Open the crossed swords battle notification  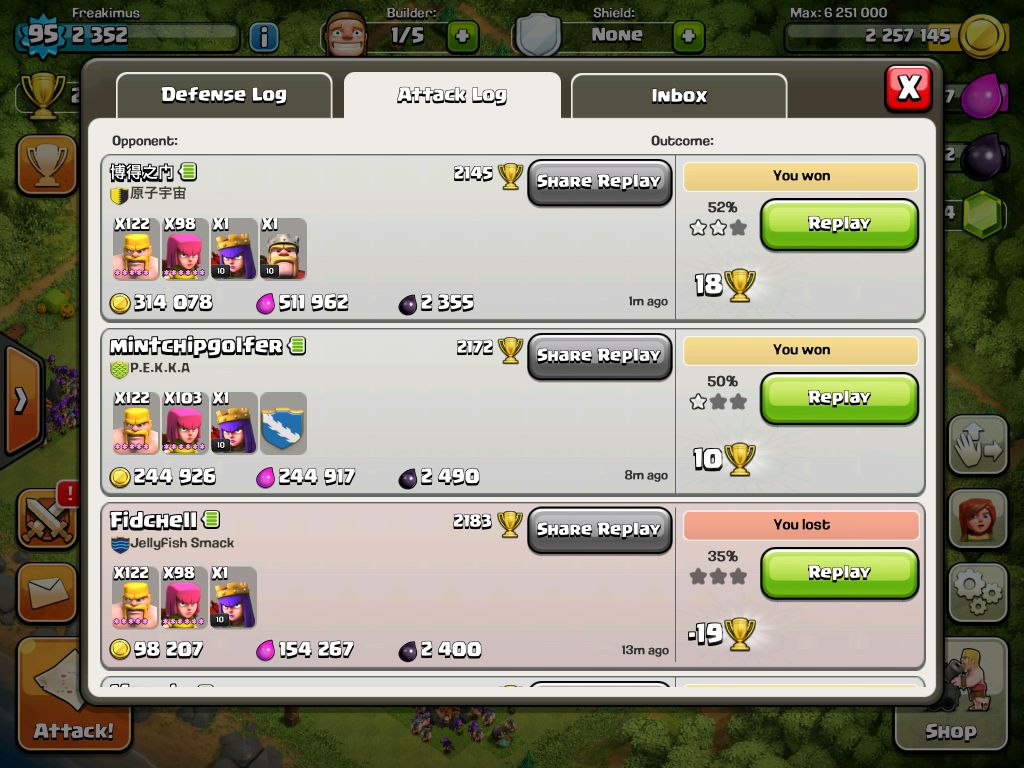click(x=46, y=517)
